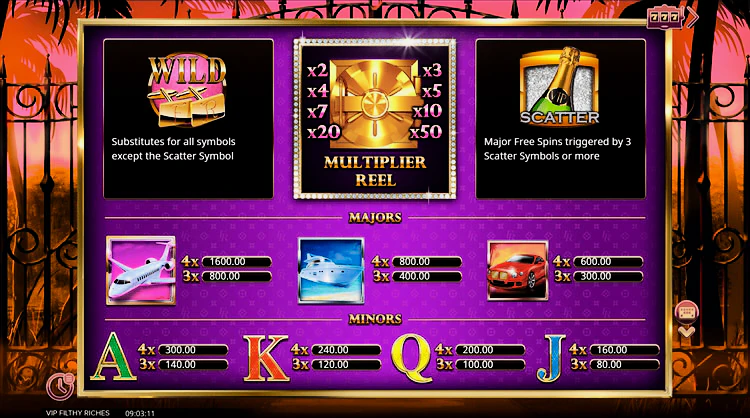Screen dimensions: 750x418
Task: Open the paytable info round button
Action: coord(687,310)
